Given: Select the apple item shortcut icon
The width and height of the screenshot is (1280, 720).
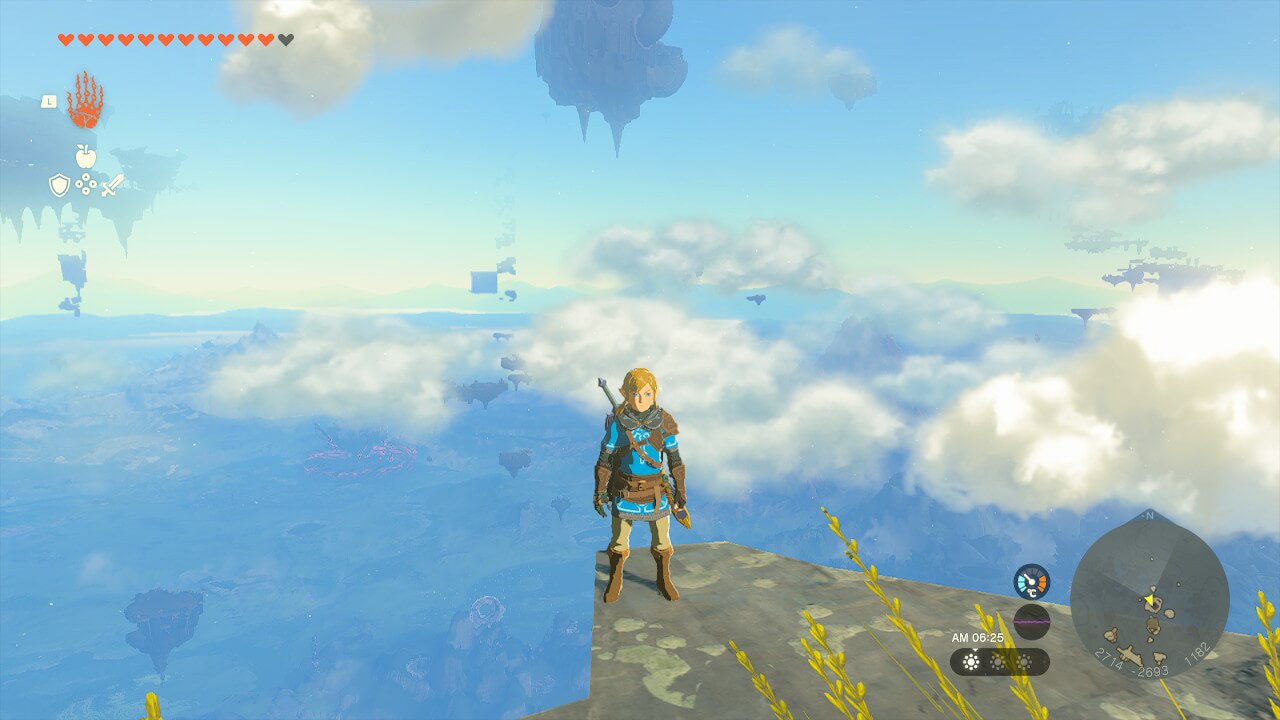Looking at the screenshot, I should (x=86, y=156).
